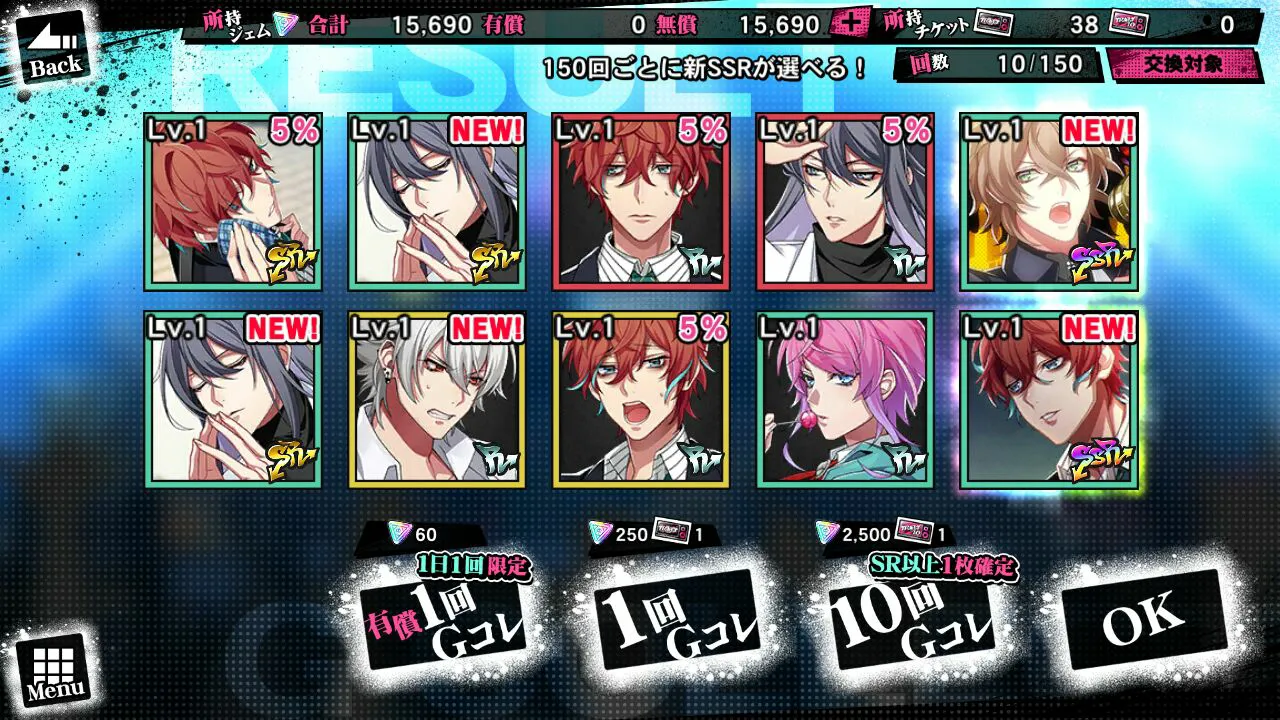
Task: View the shouting red-haired yellow-bordered card
Action: (641, 400)
